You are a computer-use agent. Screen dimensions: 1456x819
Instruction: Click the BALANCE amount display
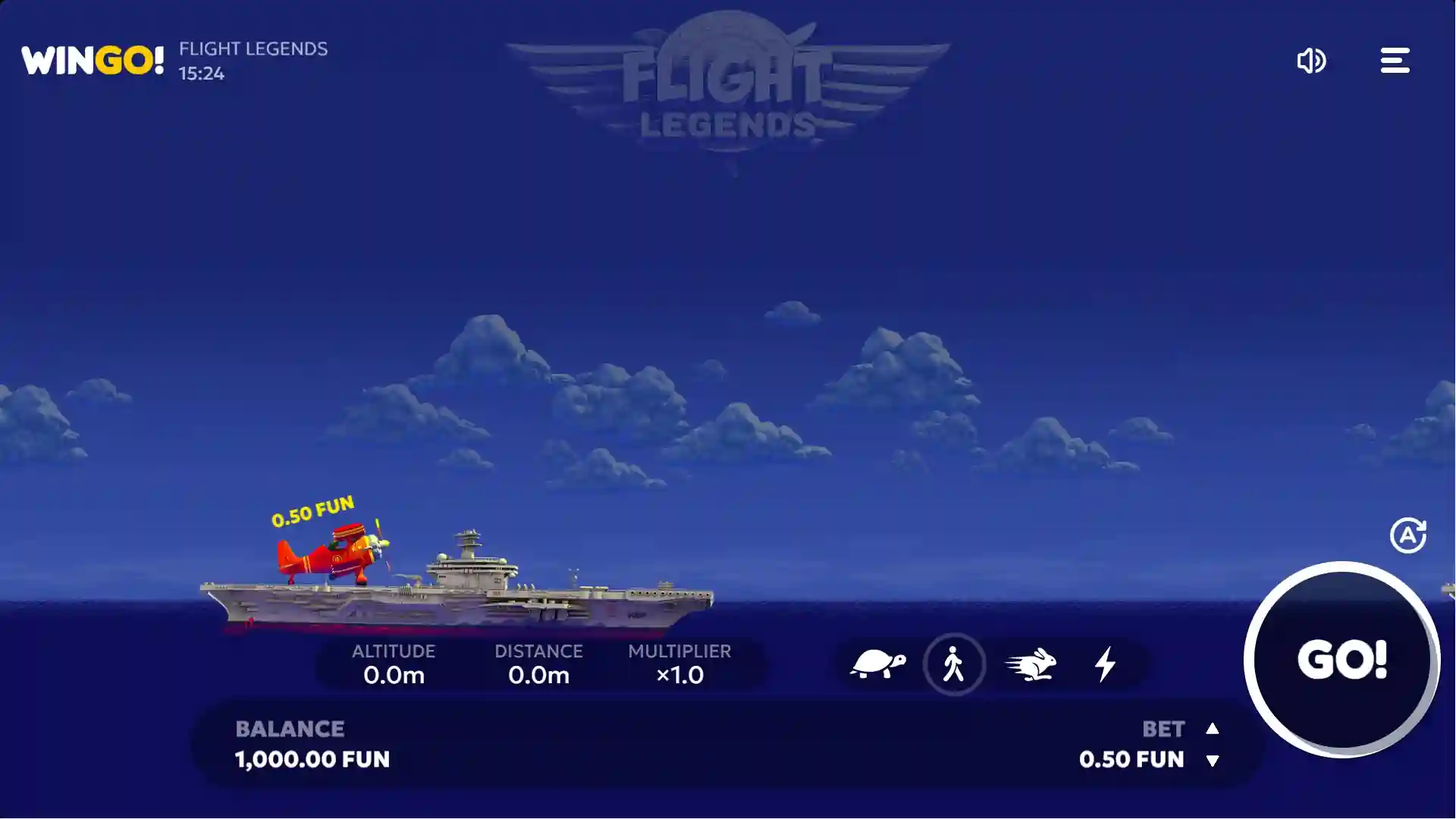pos(311,759)
